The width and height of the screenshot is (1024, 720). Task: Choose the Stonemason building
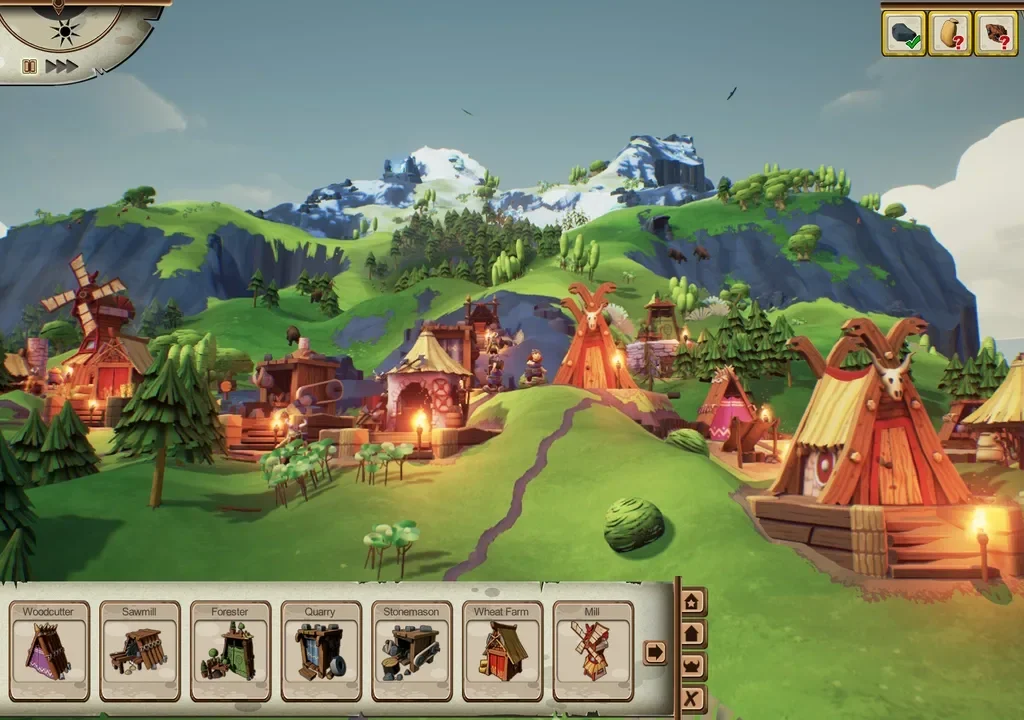click(412, 650)
